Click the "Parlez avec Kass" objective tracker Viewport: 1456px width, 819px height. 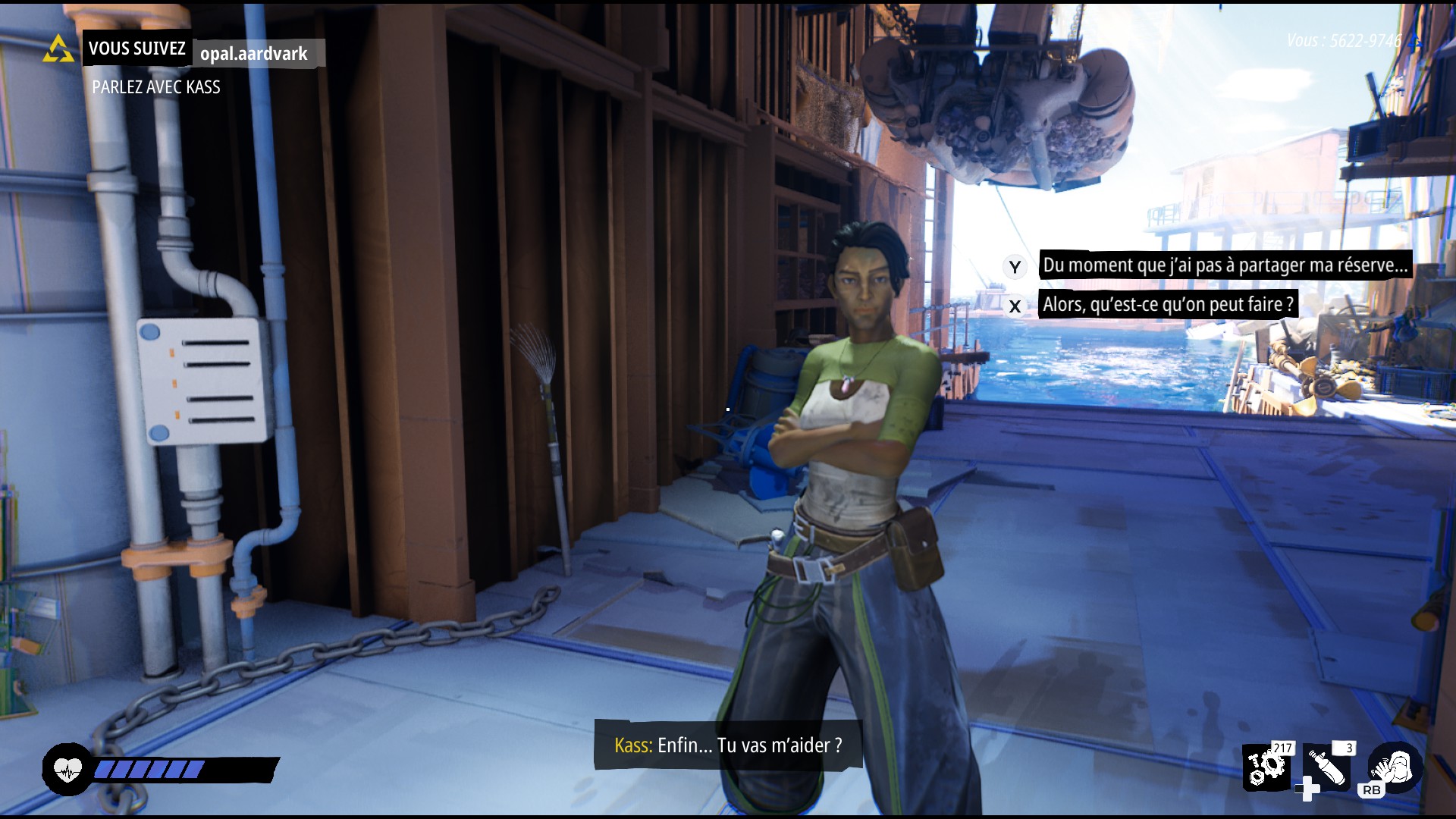tap(156, 87)
